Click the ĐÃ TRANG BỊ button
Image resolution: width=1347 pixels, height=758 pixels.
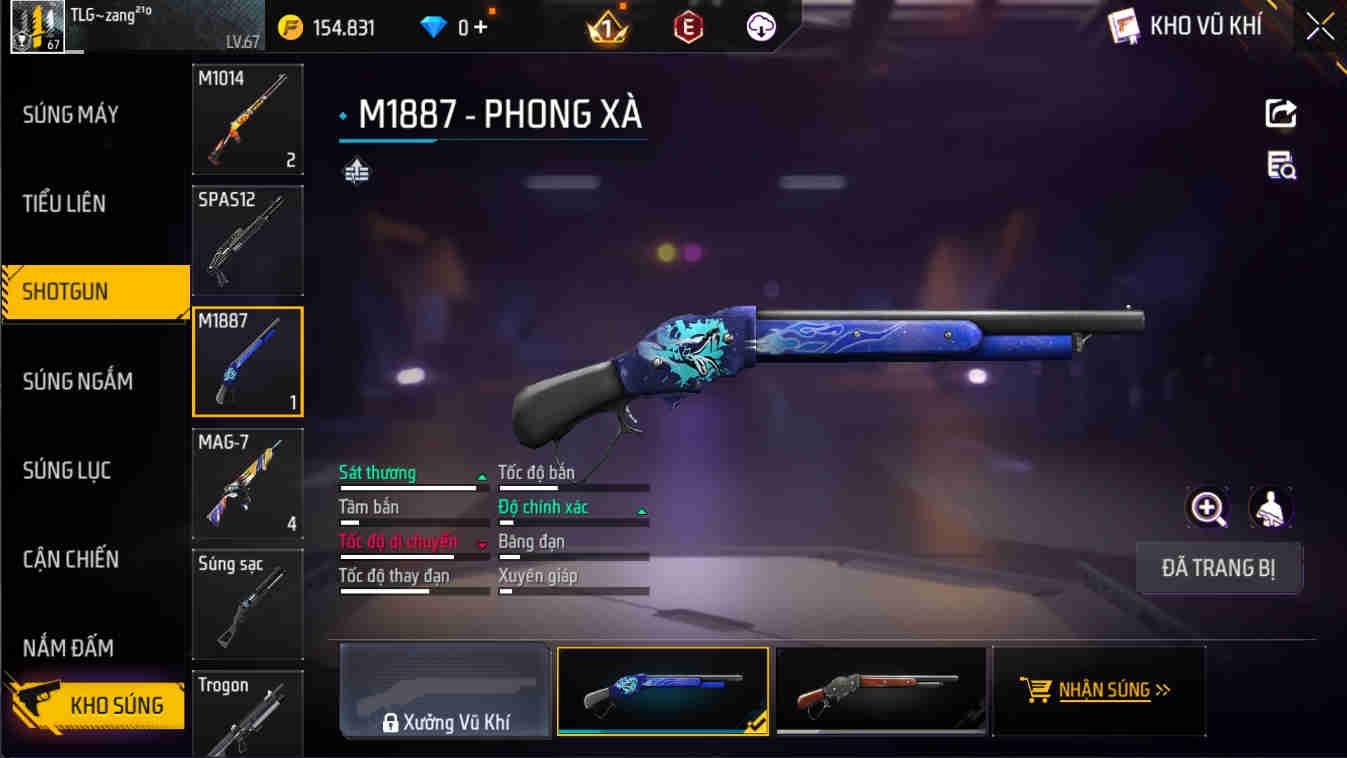click(1219, 567)
